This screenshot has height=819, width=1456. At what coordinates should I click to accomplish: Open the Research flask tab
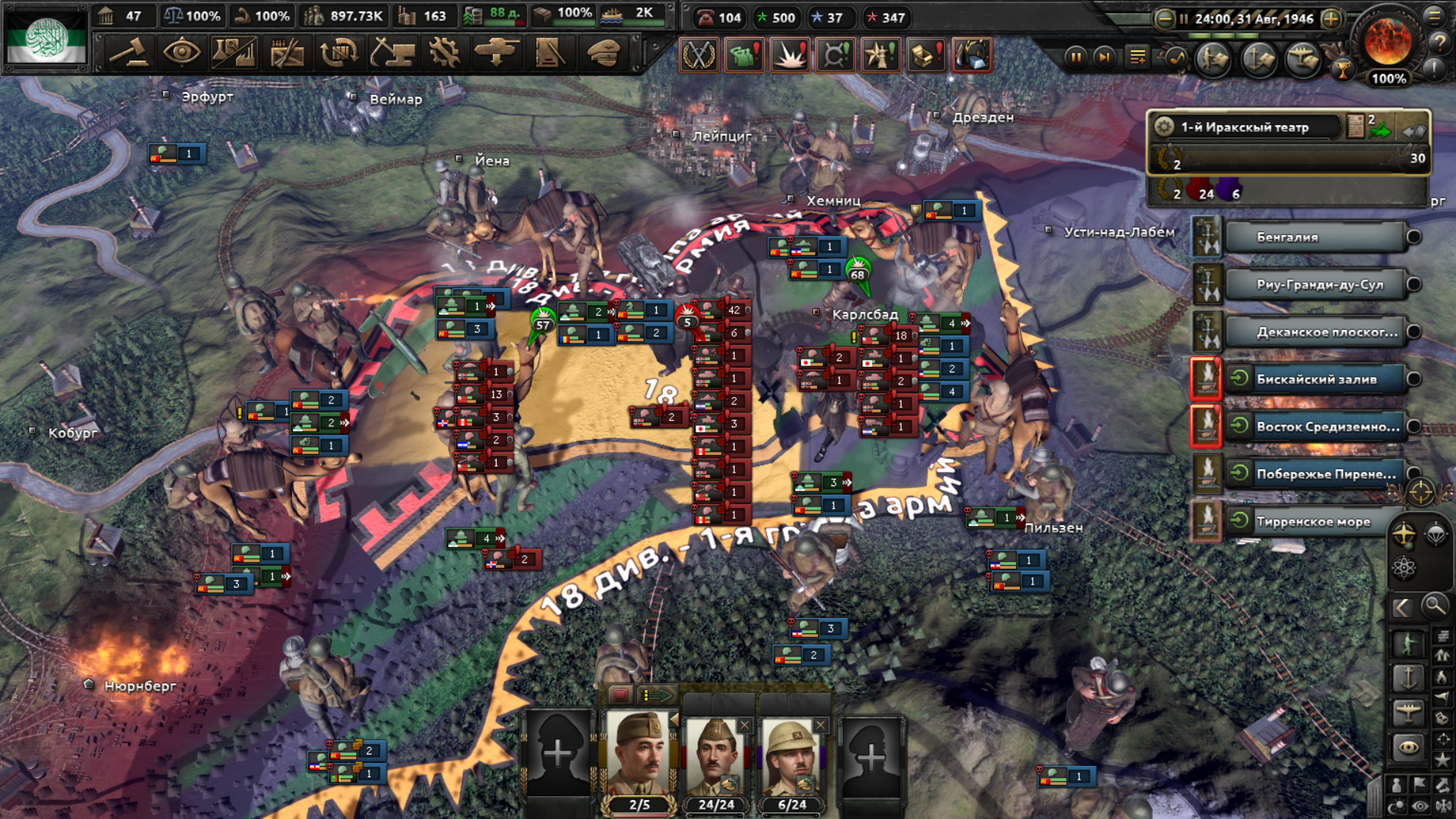234,53
